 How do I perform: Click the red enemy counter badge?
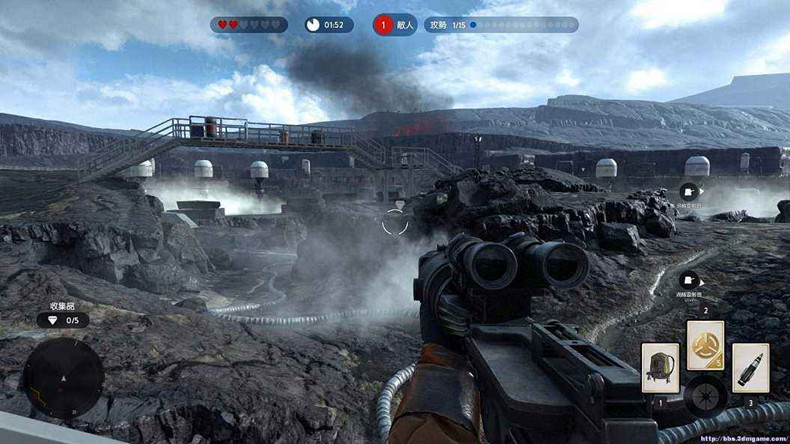[x=382, y=25]
